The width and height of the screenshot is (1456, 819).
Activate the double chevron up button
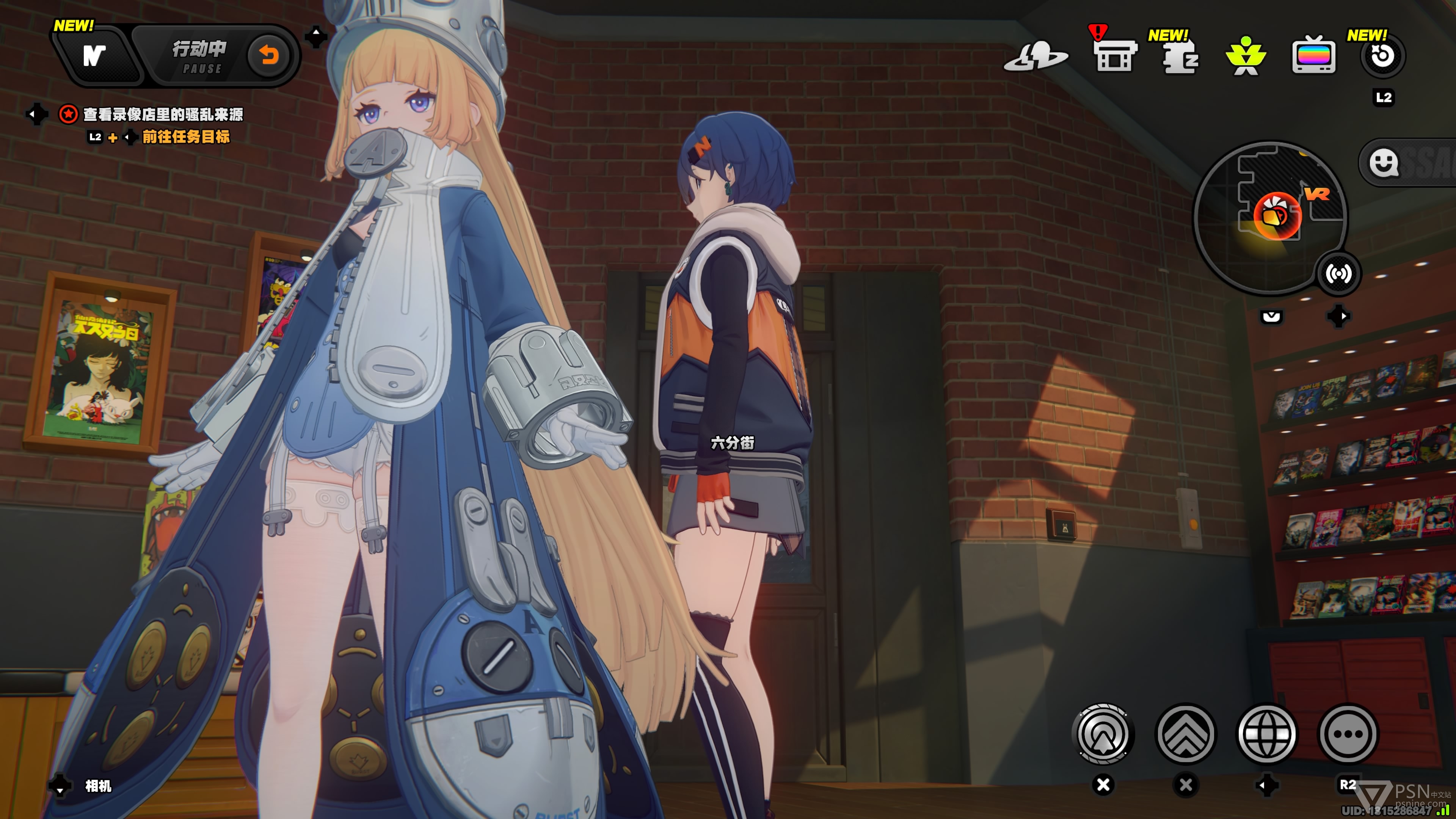(x=1185, y=734)
